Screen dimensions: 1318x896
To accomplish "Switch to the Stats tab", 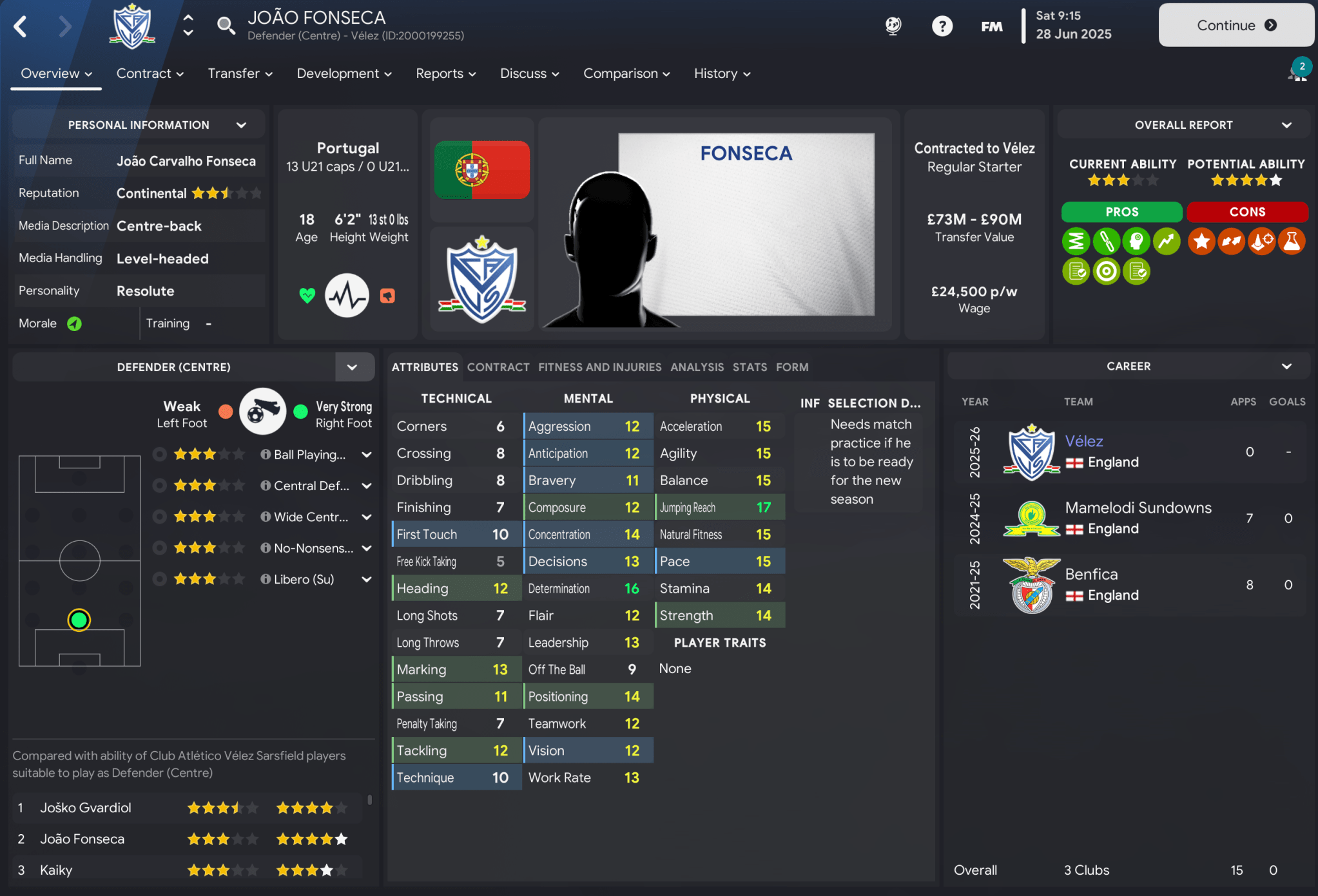I will click(750, 367).
